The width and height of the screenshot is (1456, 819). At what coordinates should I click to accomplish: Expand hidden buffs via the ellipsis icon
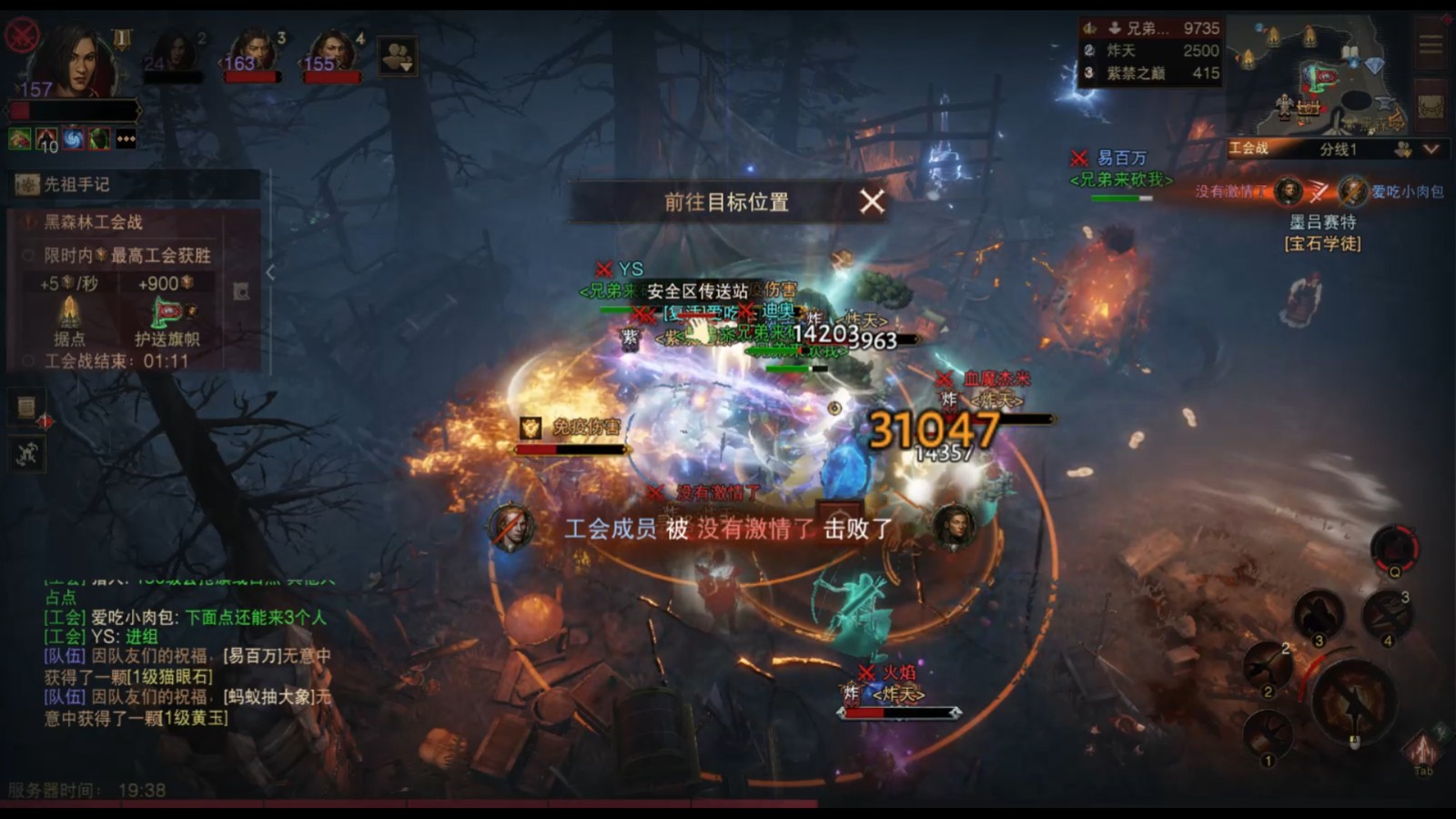(x=126, y=139)
